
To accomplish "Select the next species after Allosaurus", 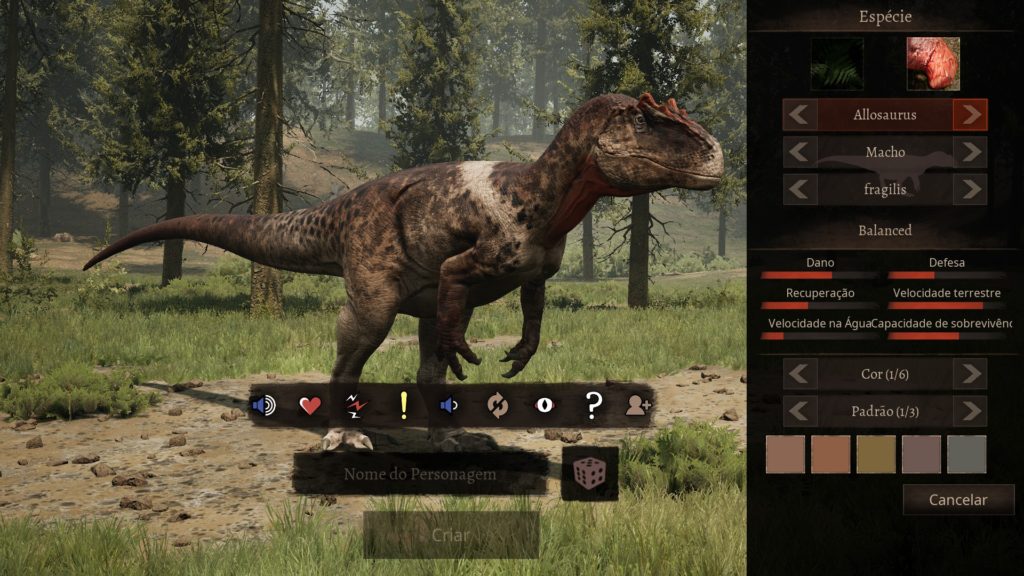I will pyautogui.click(x=969, y=114).
